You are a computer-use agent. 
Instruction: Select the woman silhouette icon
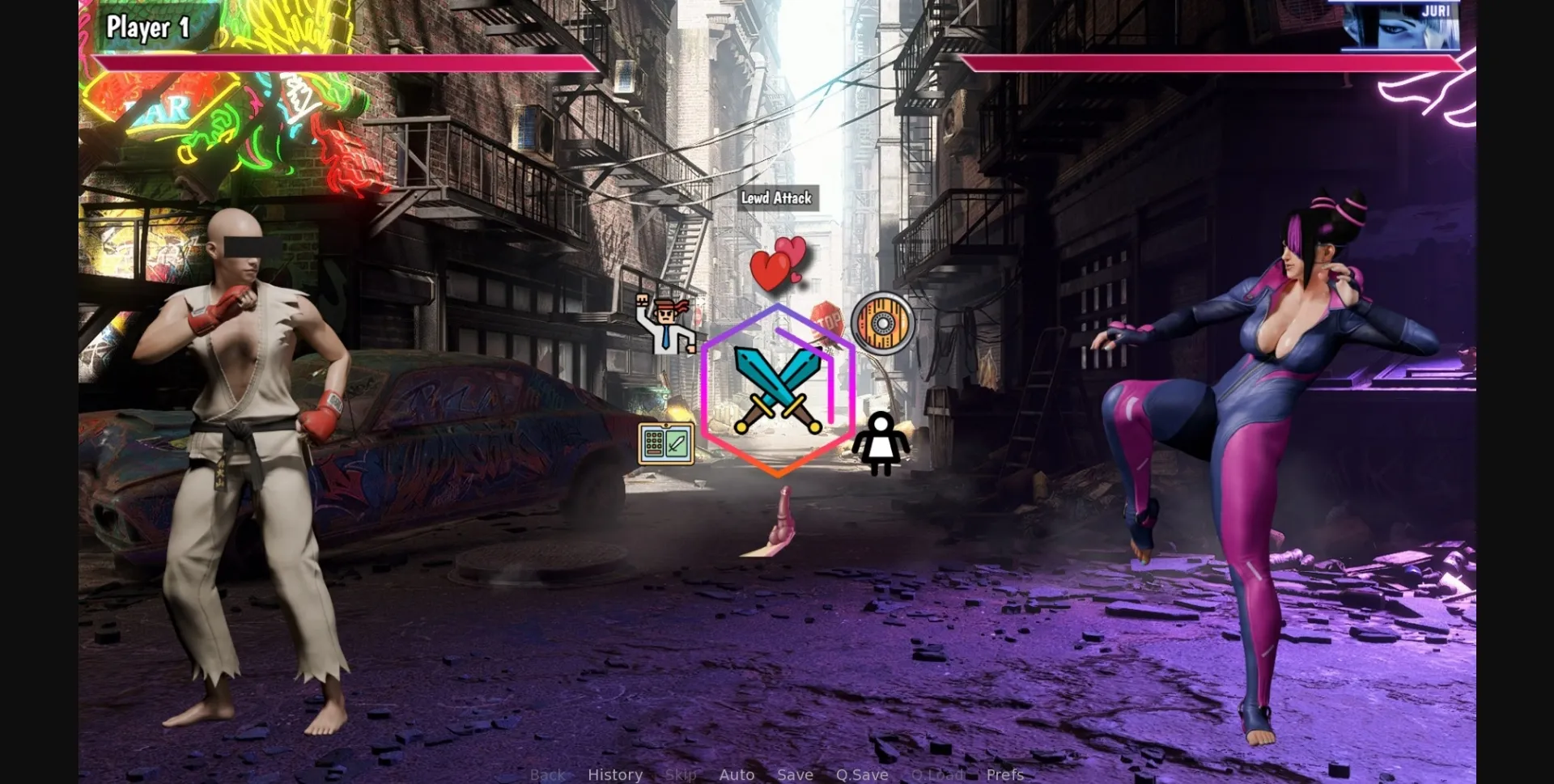(881, 443)
